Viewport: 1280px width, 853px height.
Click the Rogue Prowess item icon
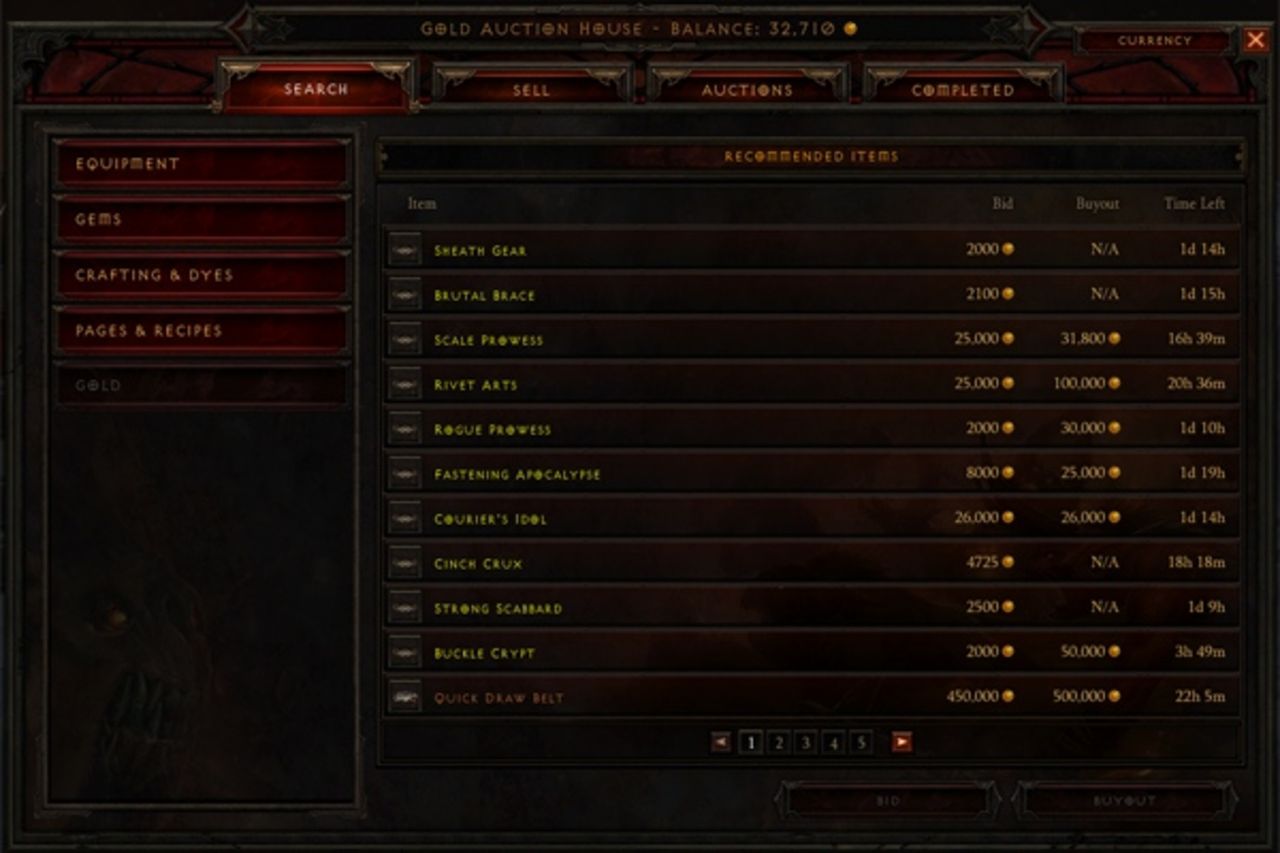click(x=404, y=429)
